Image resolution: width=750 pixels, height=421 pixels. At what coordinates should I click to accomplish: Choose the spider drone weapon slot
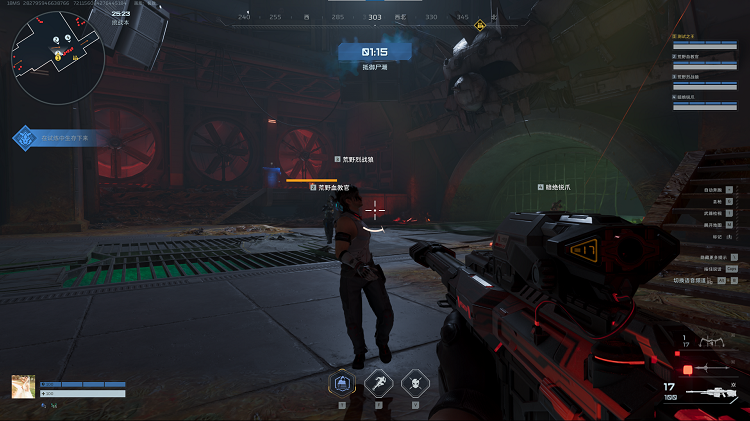(x=714, y=342)
